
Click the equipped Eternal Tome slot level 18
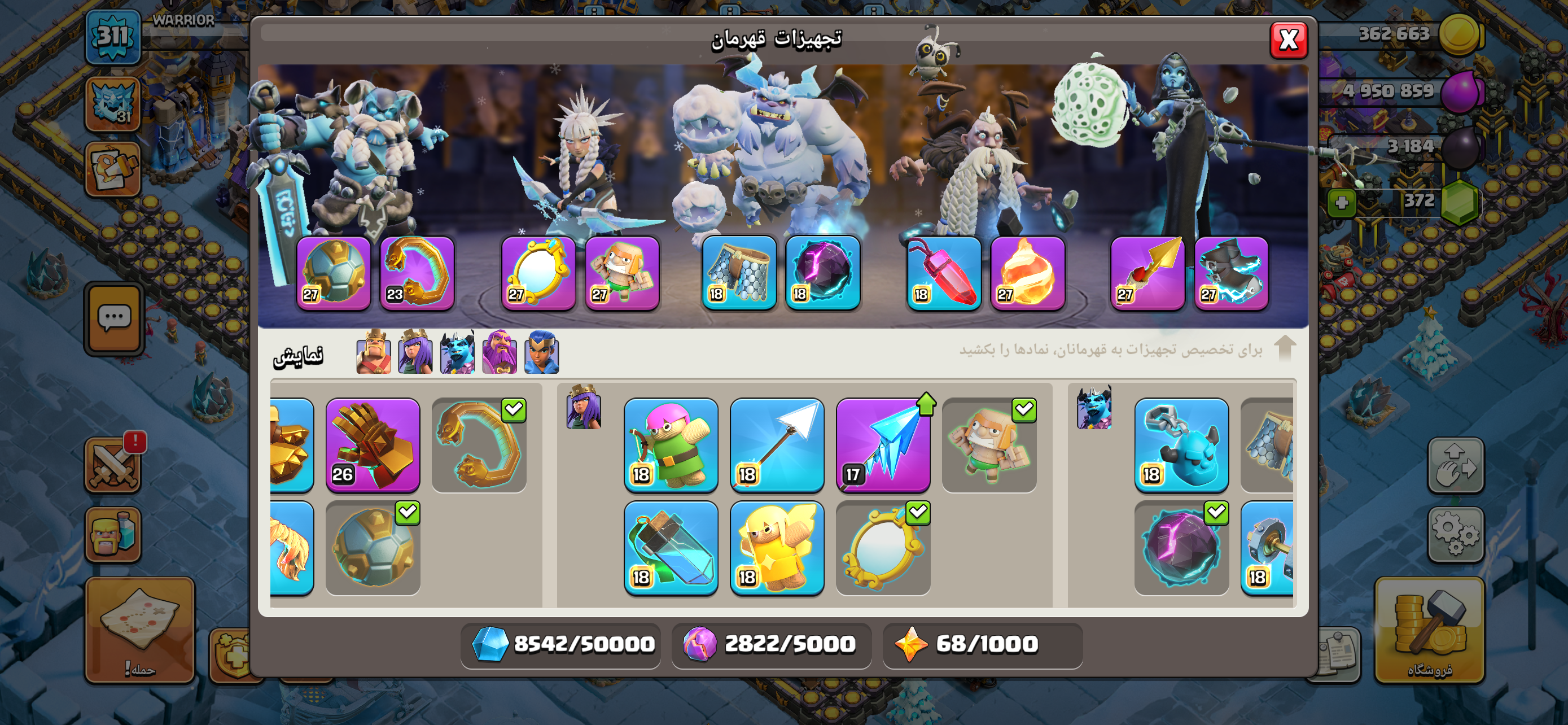(x=944, y=273)
